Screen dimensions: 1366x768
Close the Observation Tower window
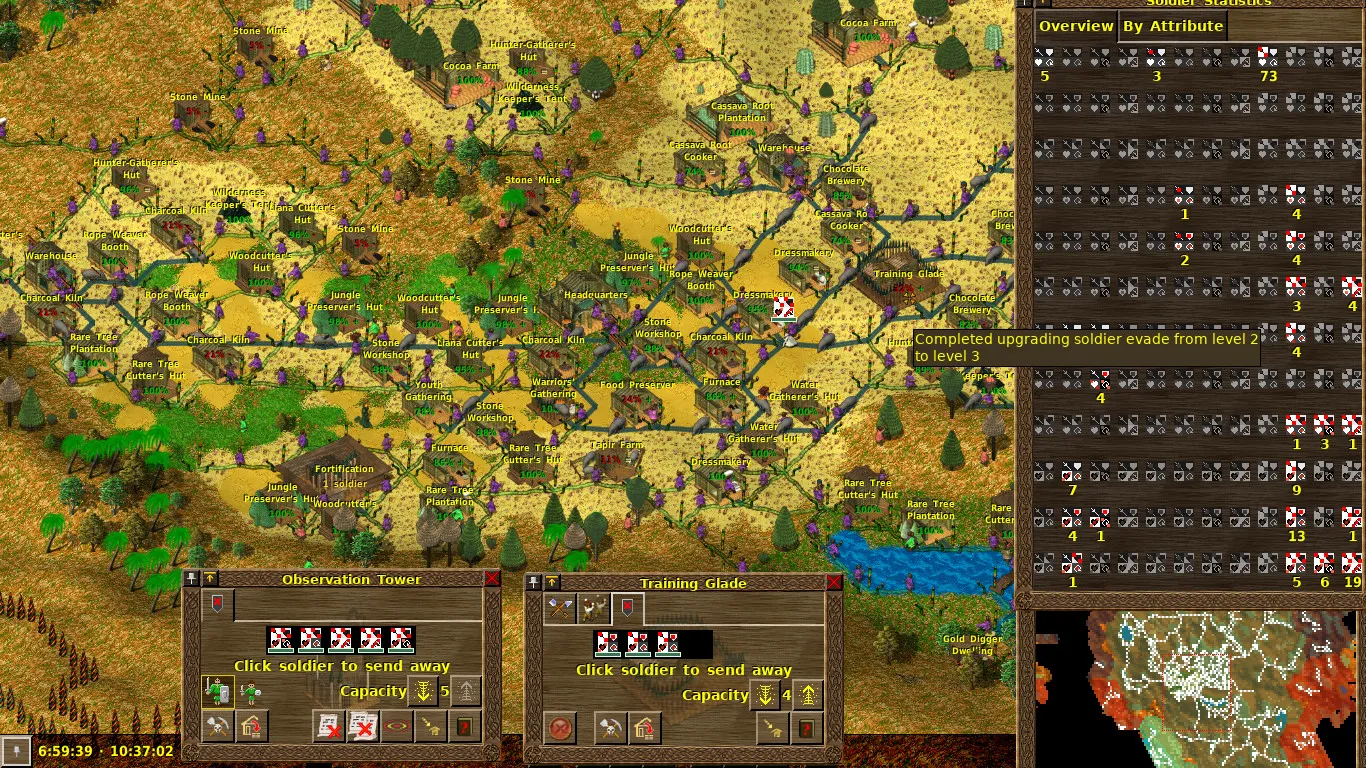coord(492,579)
